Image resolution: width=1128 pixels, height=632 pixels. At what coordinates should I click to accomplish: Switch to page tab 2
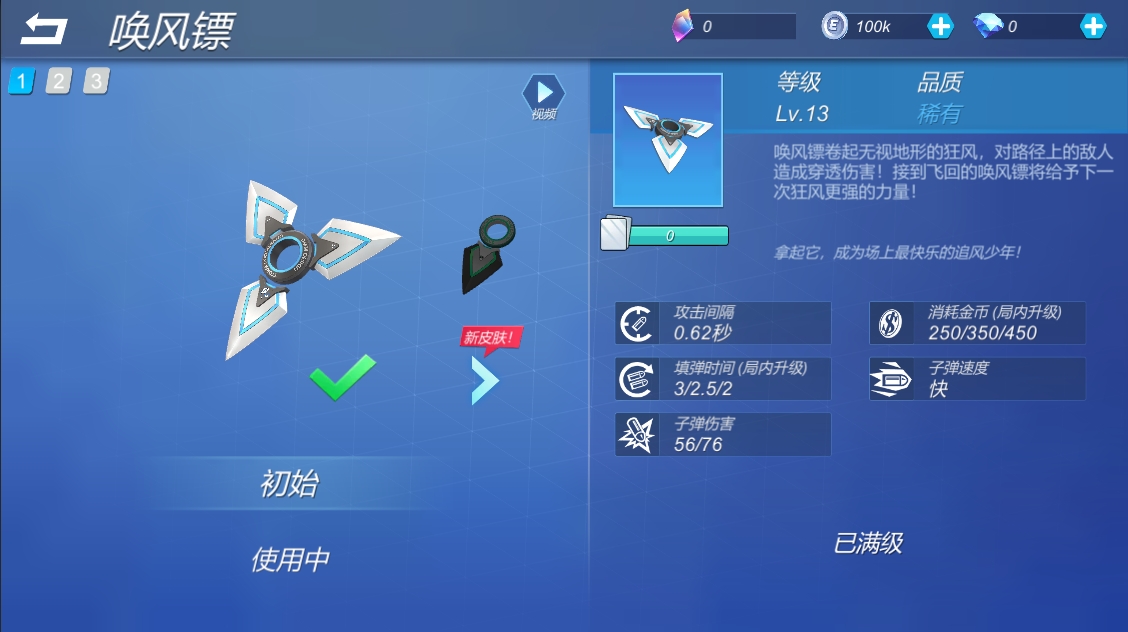pos(58,81)
